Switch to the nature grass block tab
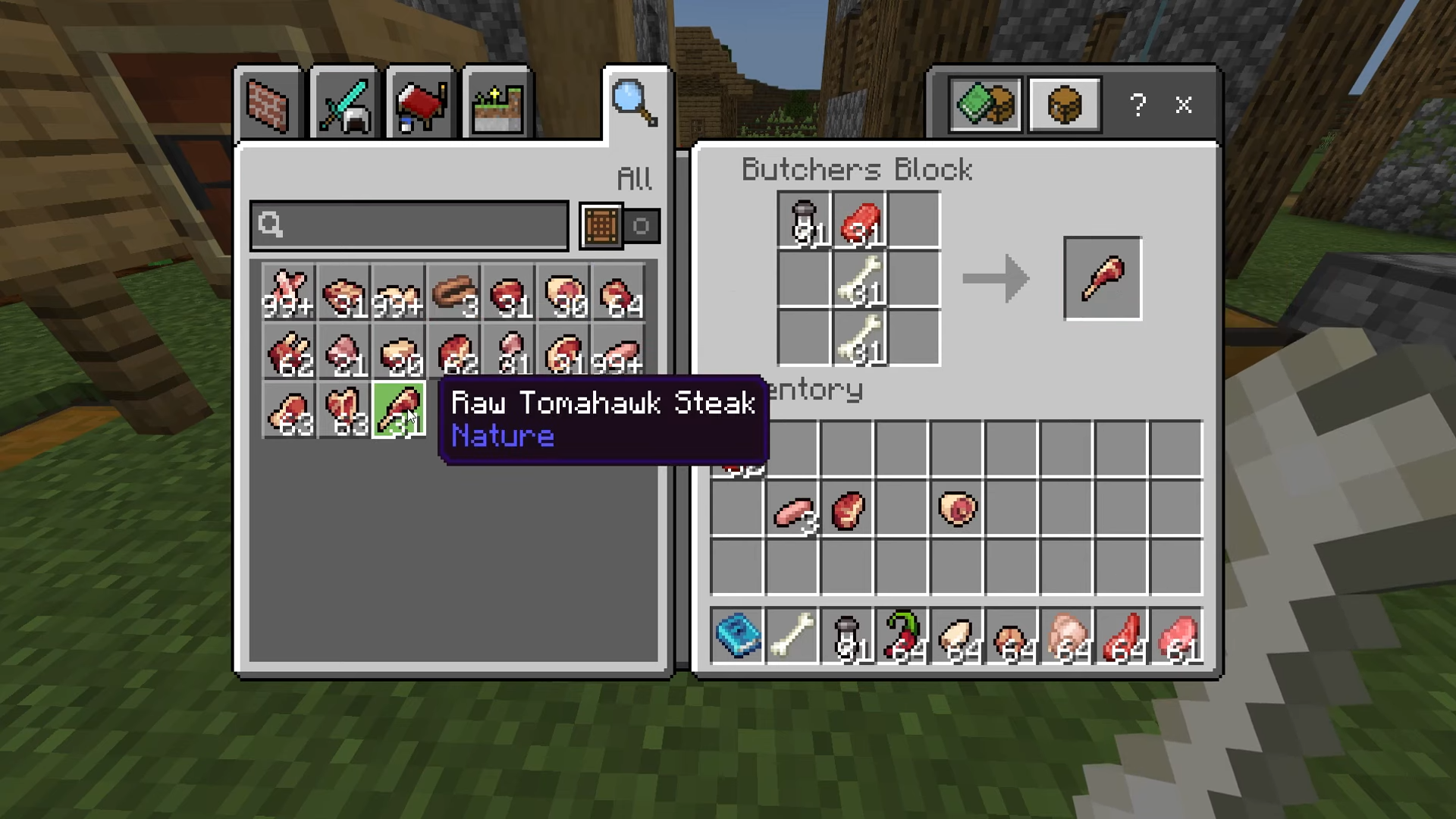Viewport: 1456px width, 819px height. (497, 105)
